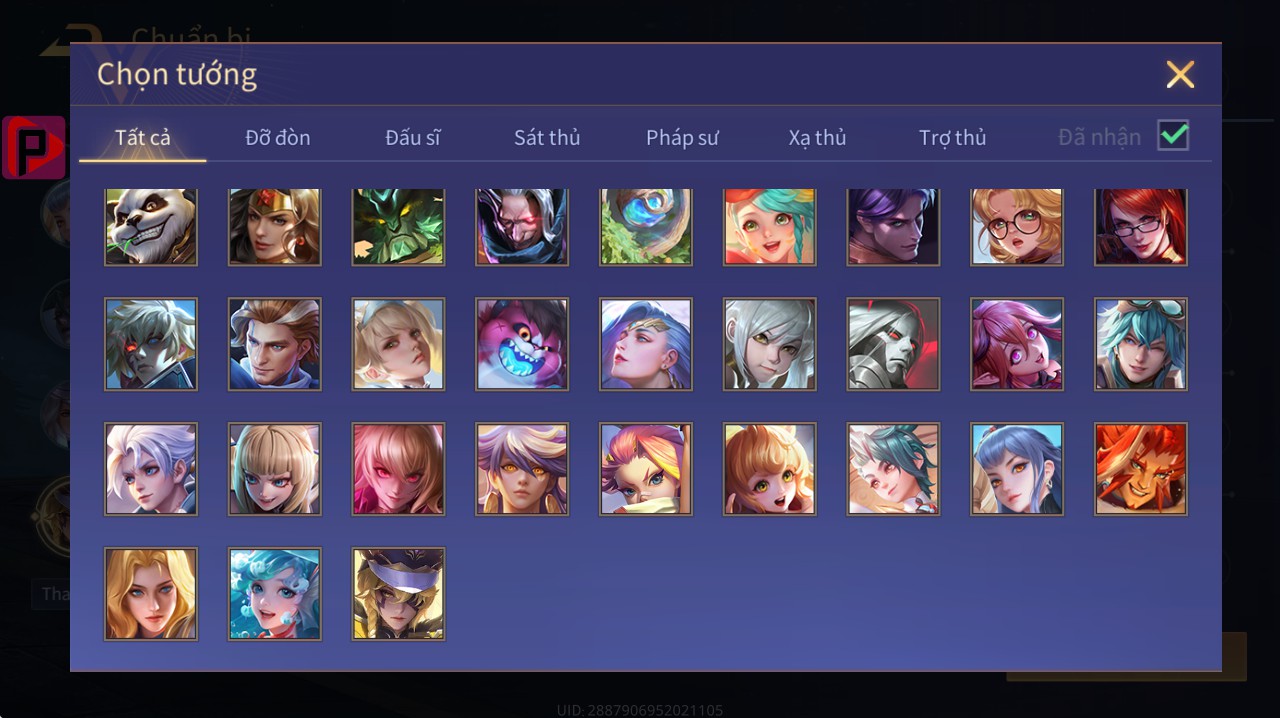
Task: Close the Chọn tướng hero selection panel
Action: tap(1180, 75)
